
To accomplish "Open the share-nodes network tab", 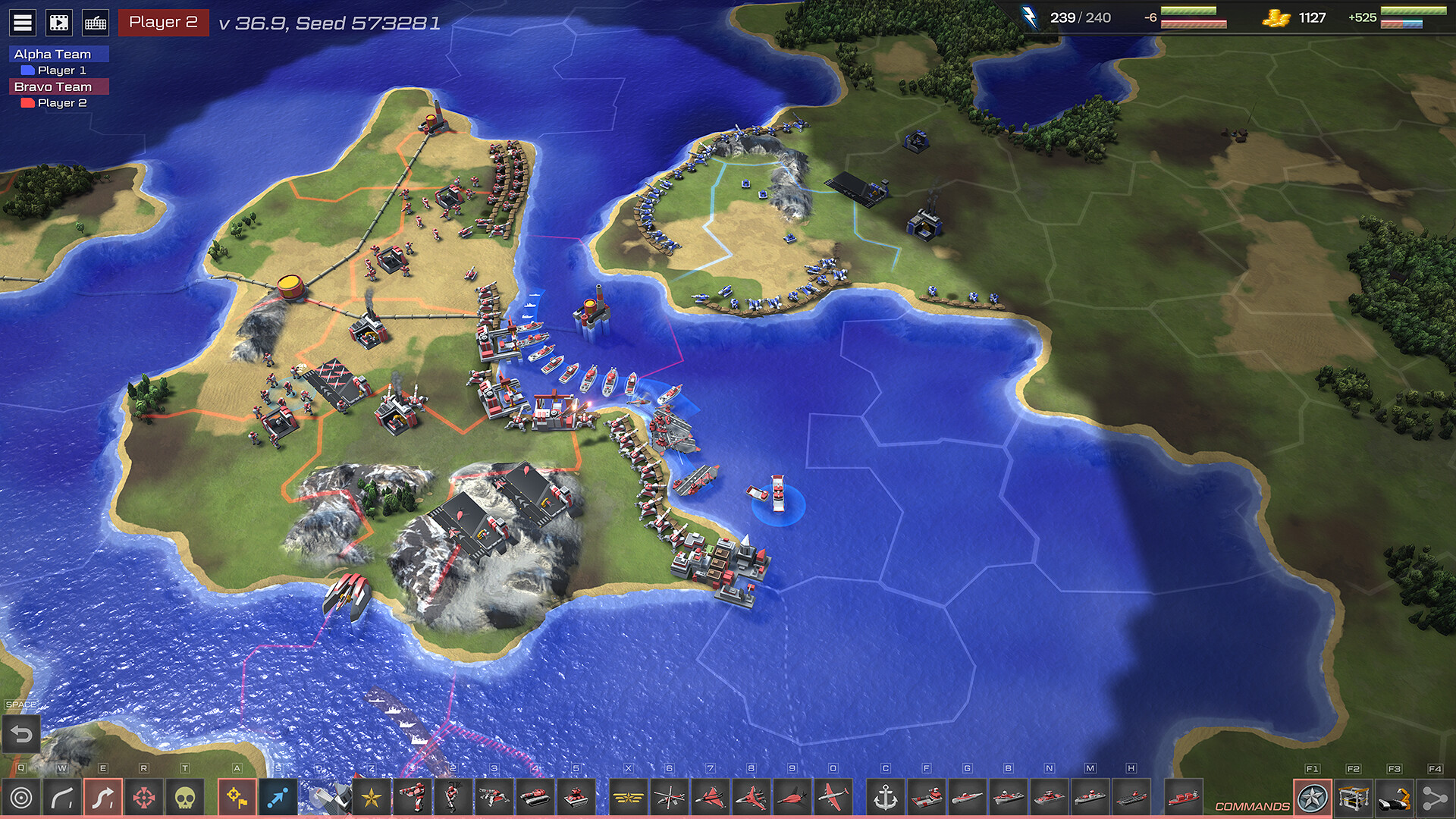I will tap(1435, 798).
